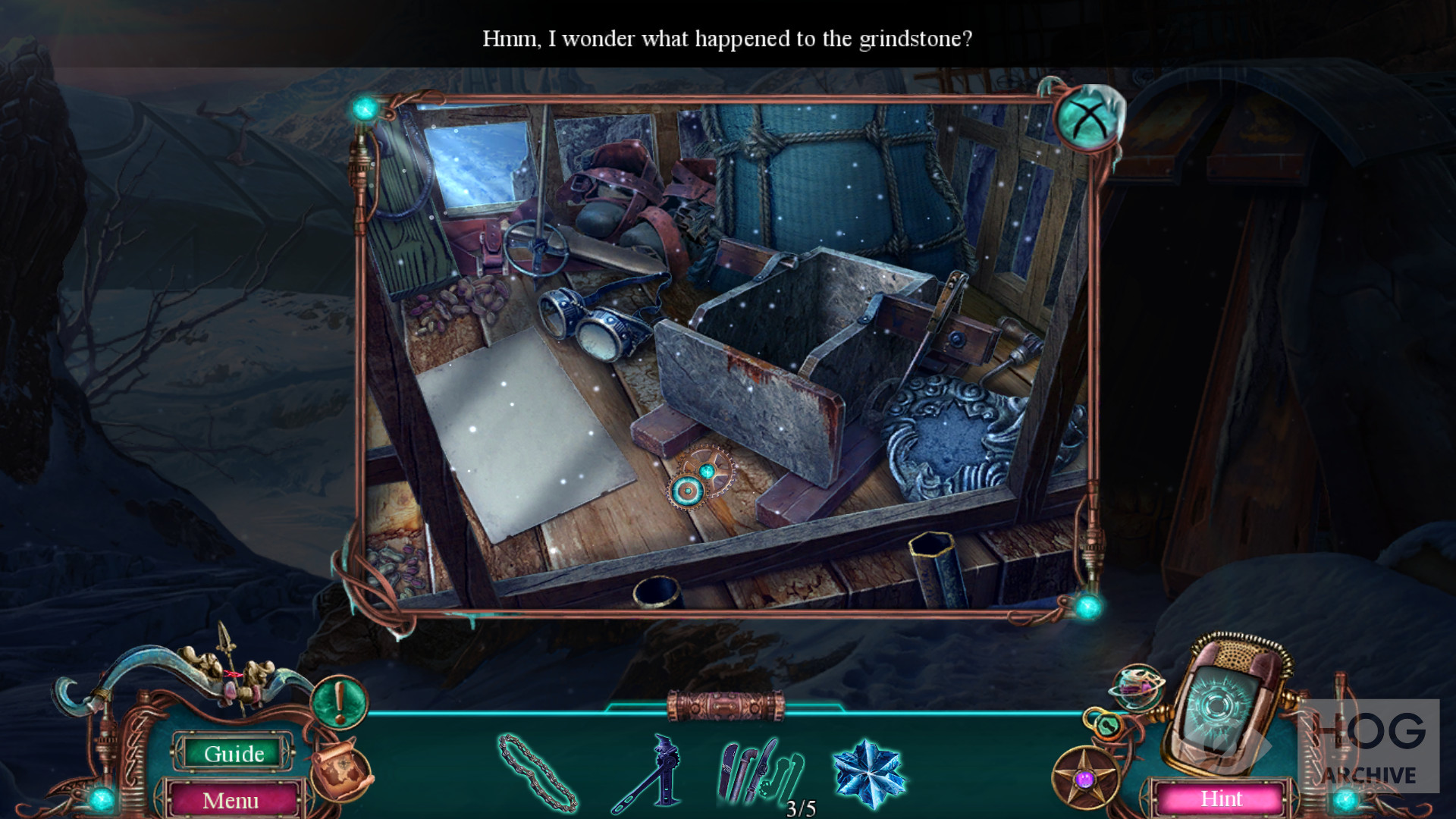
Task: Open the game Menu
Action: click(x=231, y=800)
